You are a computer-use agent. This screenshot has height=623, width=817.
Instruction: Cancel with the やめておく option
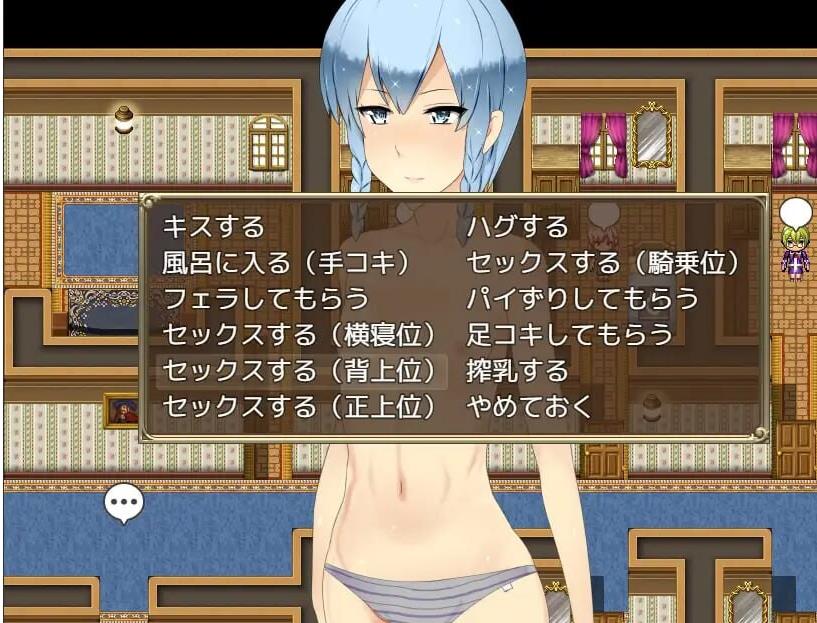[x=530, y=407]
